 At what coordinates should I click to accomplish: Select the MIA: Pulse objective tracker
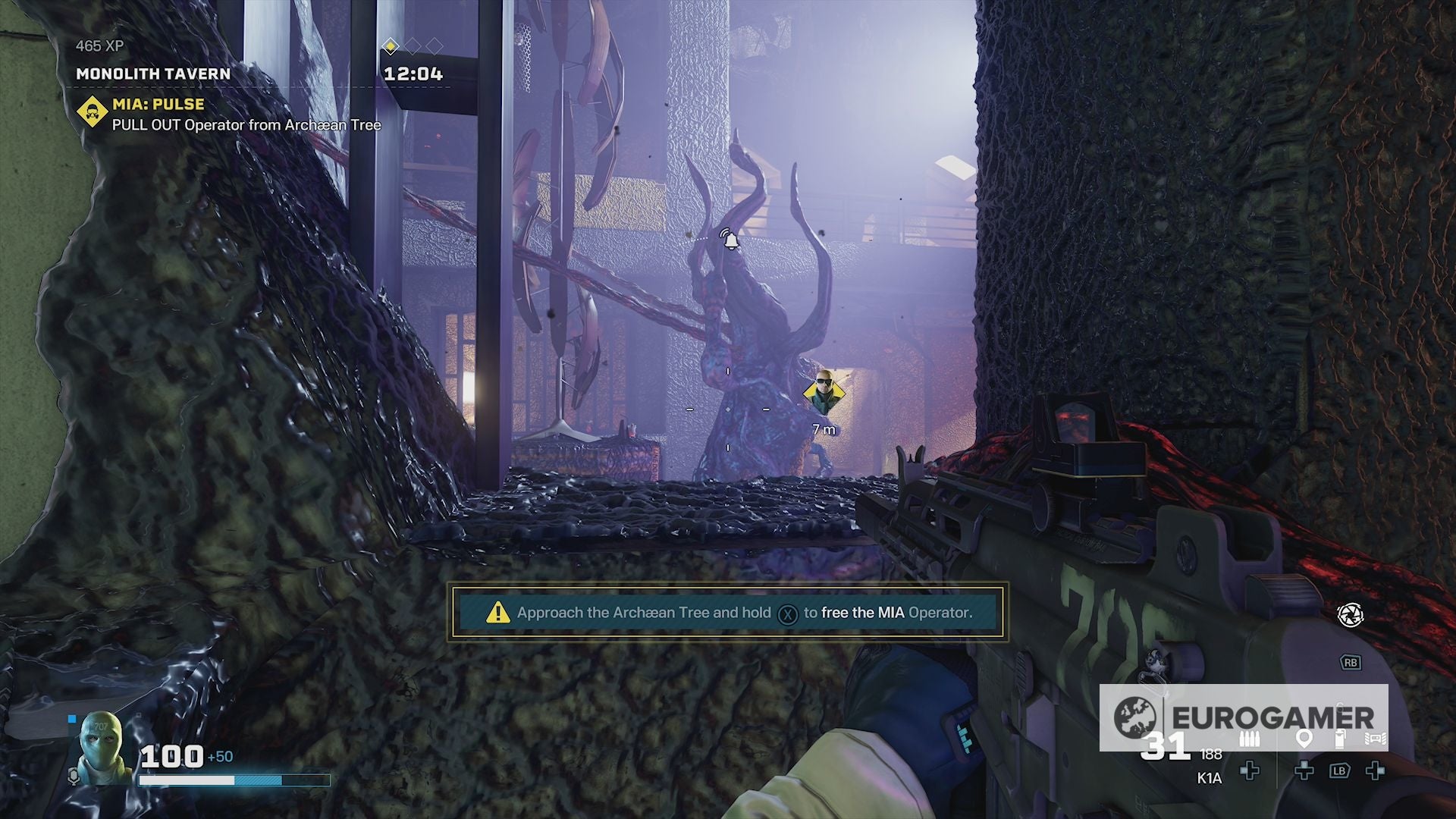pyautogui.click(x=158, y=104)
